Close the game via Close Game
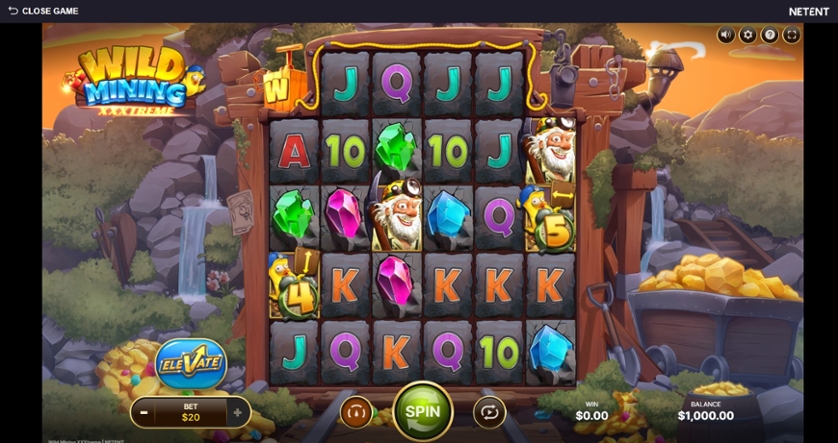Image resolution: width=838 pixels, height=443 pixels. (x=43, y=11)
